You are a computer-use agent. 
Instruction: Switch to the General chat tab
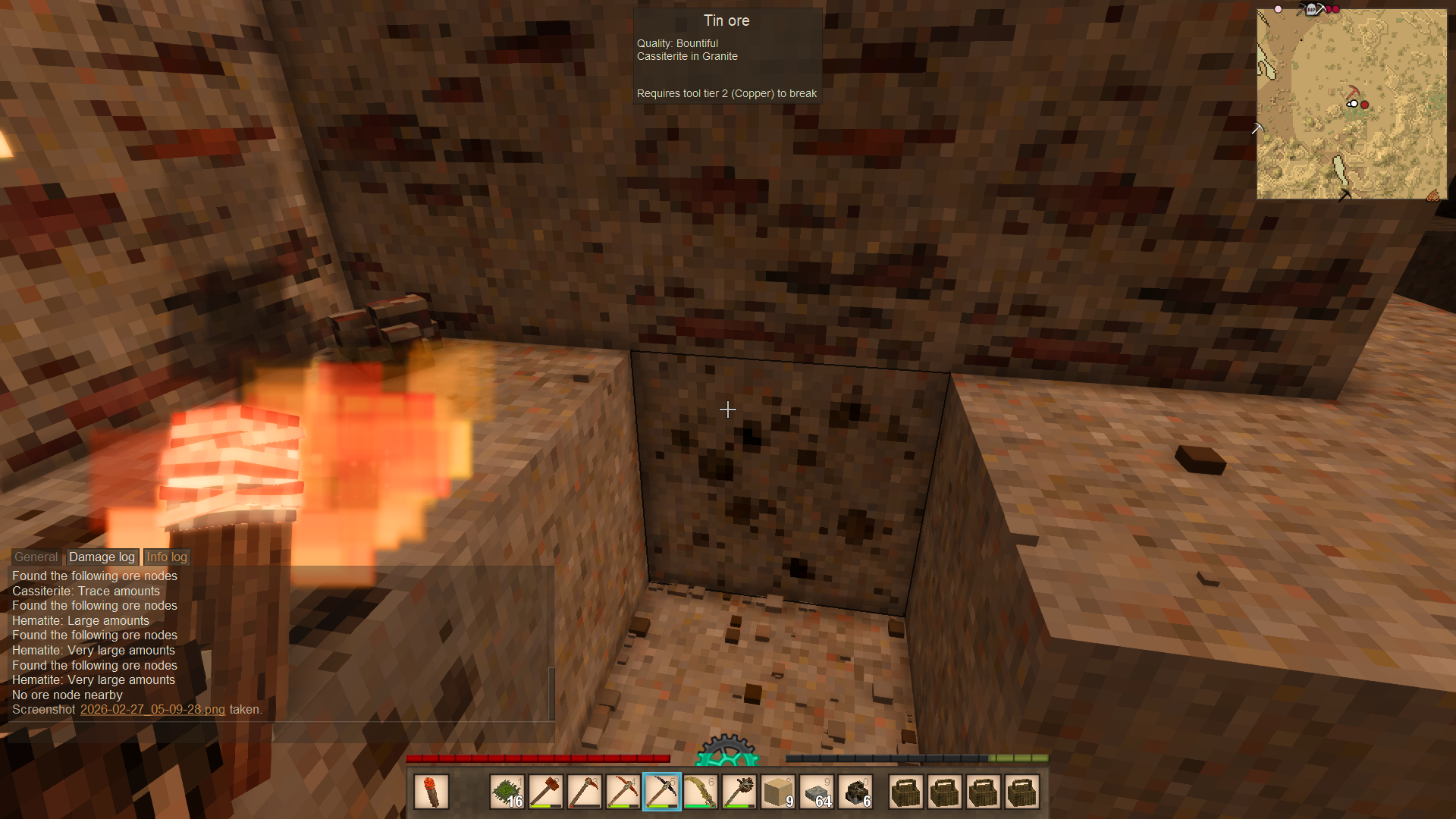pyautogui.click(x=36, y=557)
